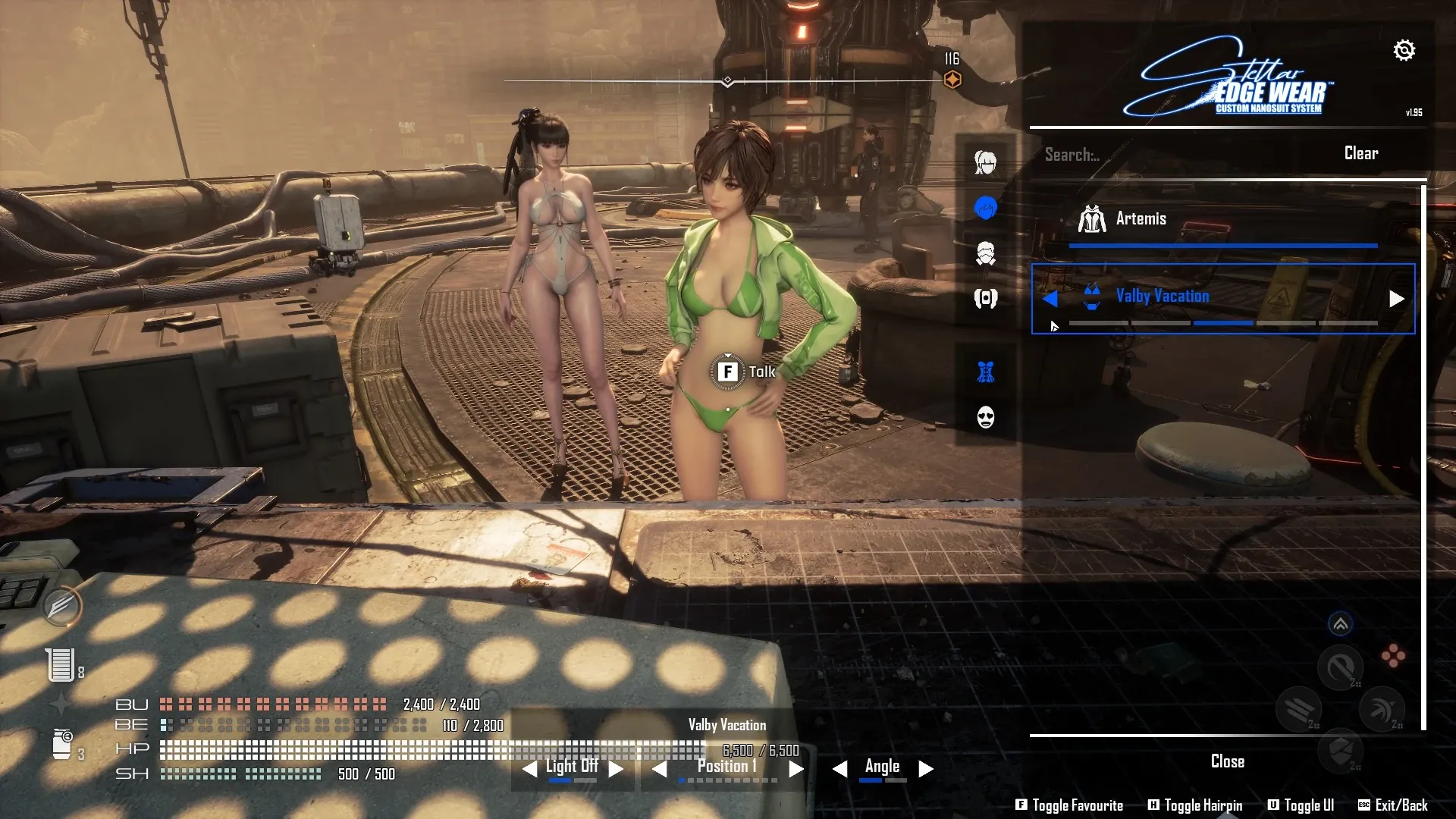Go back to the previous Position
1456x819 pixels.
point(660,769)
